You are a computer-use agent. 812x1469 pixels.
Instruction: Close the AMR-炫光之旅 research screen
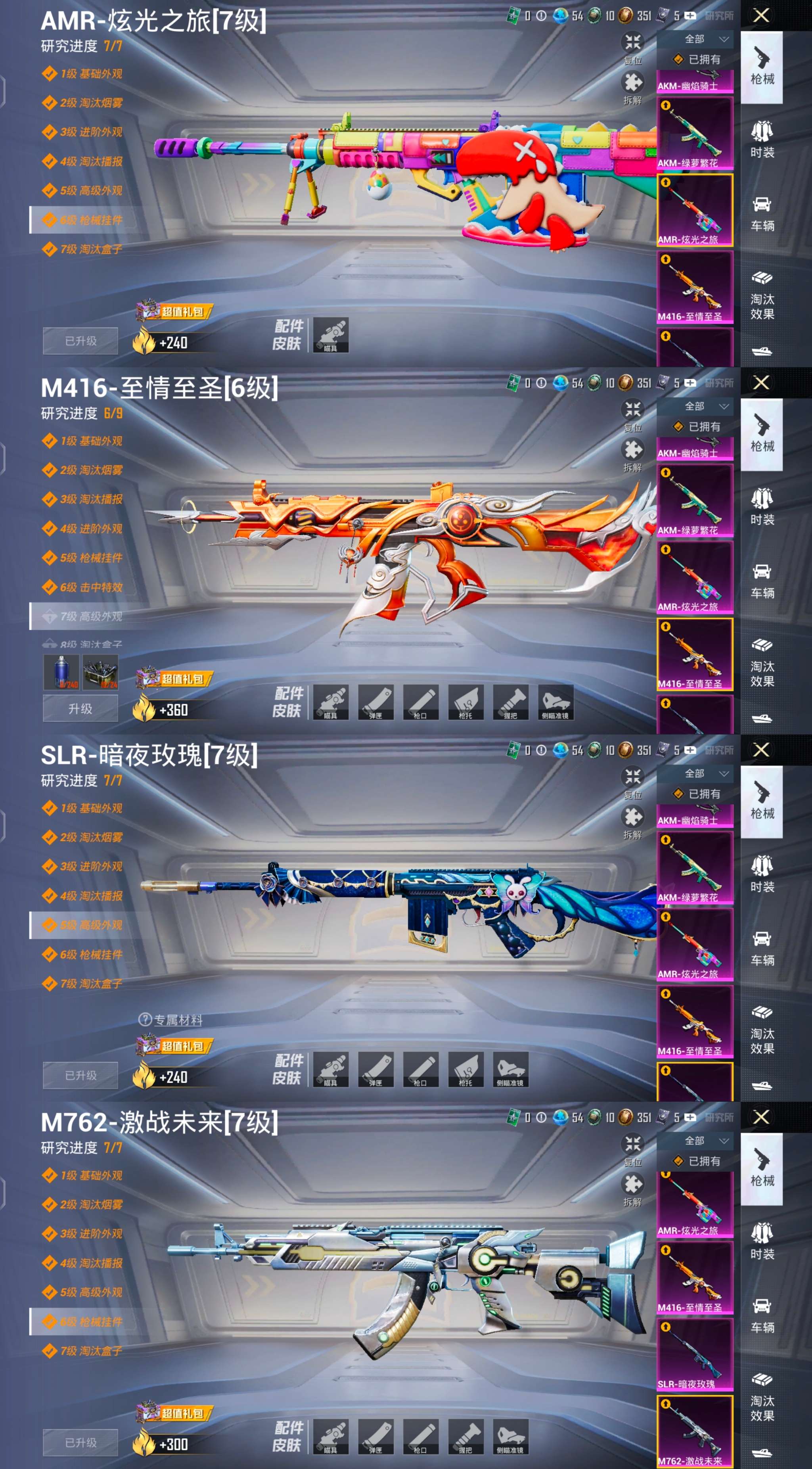pos(761,15)
